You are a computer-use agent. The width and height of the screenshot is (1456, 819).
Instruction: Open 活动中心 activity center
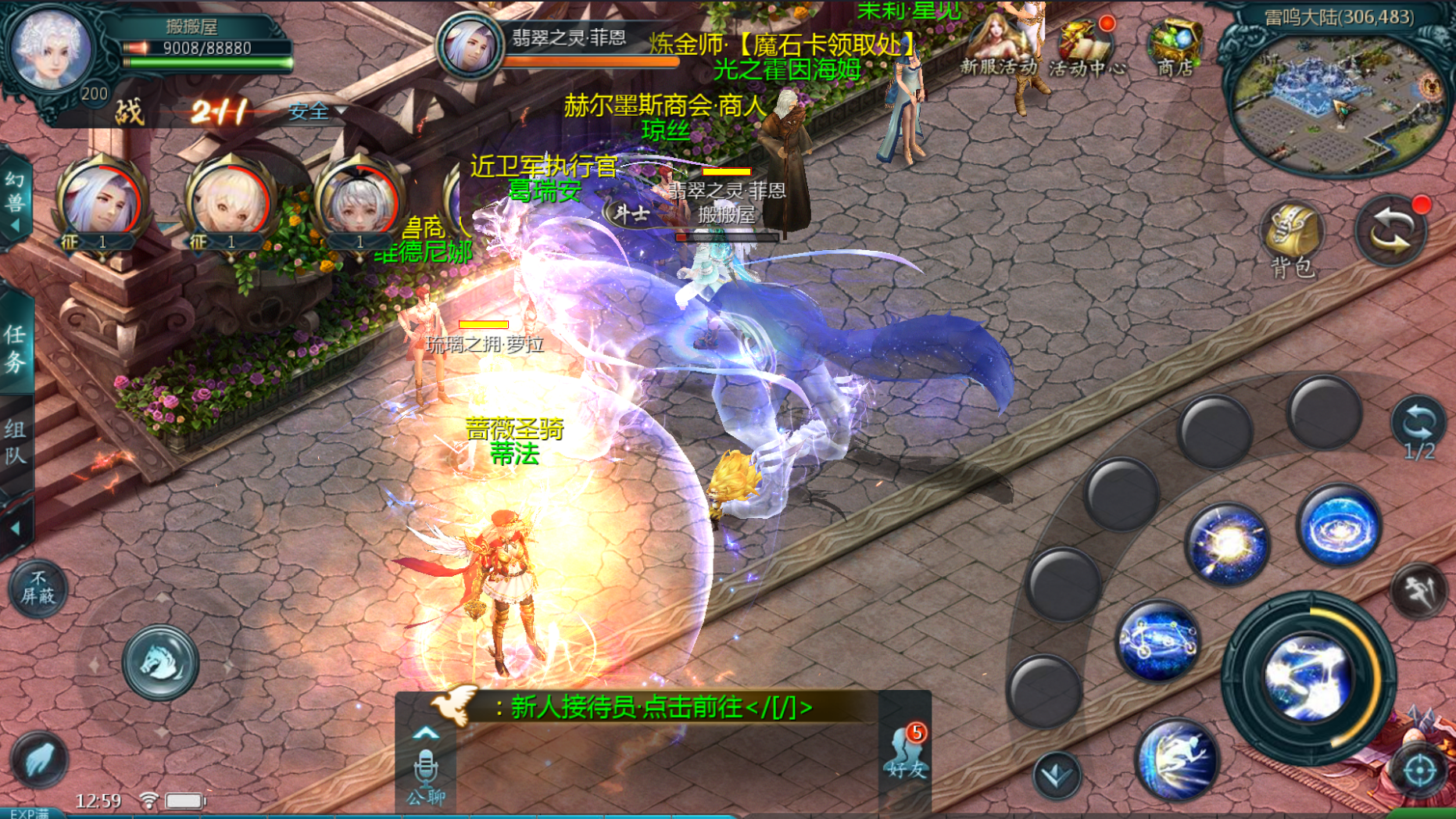[x=1086, y=48]
